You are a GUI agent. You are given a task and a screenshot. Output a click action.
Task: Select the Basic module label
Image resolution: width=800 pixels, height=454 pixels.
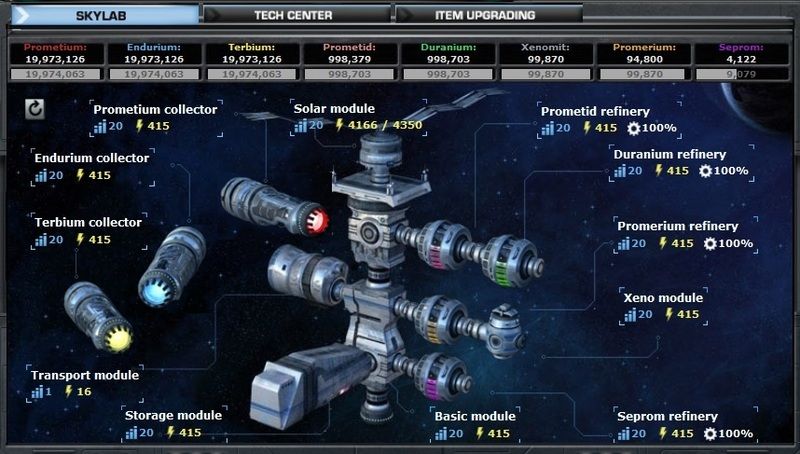[x=474, y=416]
